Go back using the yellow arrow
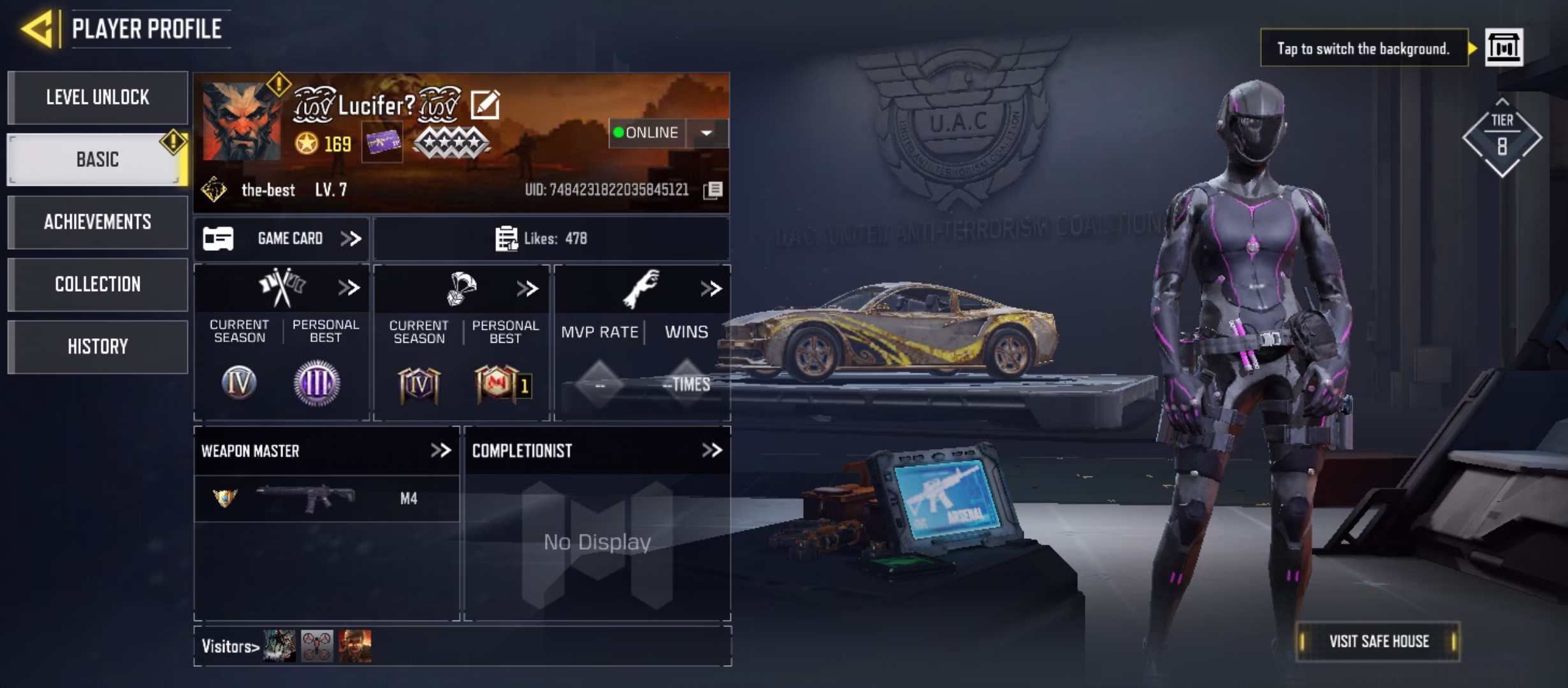 (x=37, y=29)
